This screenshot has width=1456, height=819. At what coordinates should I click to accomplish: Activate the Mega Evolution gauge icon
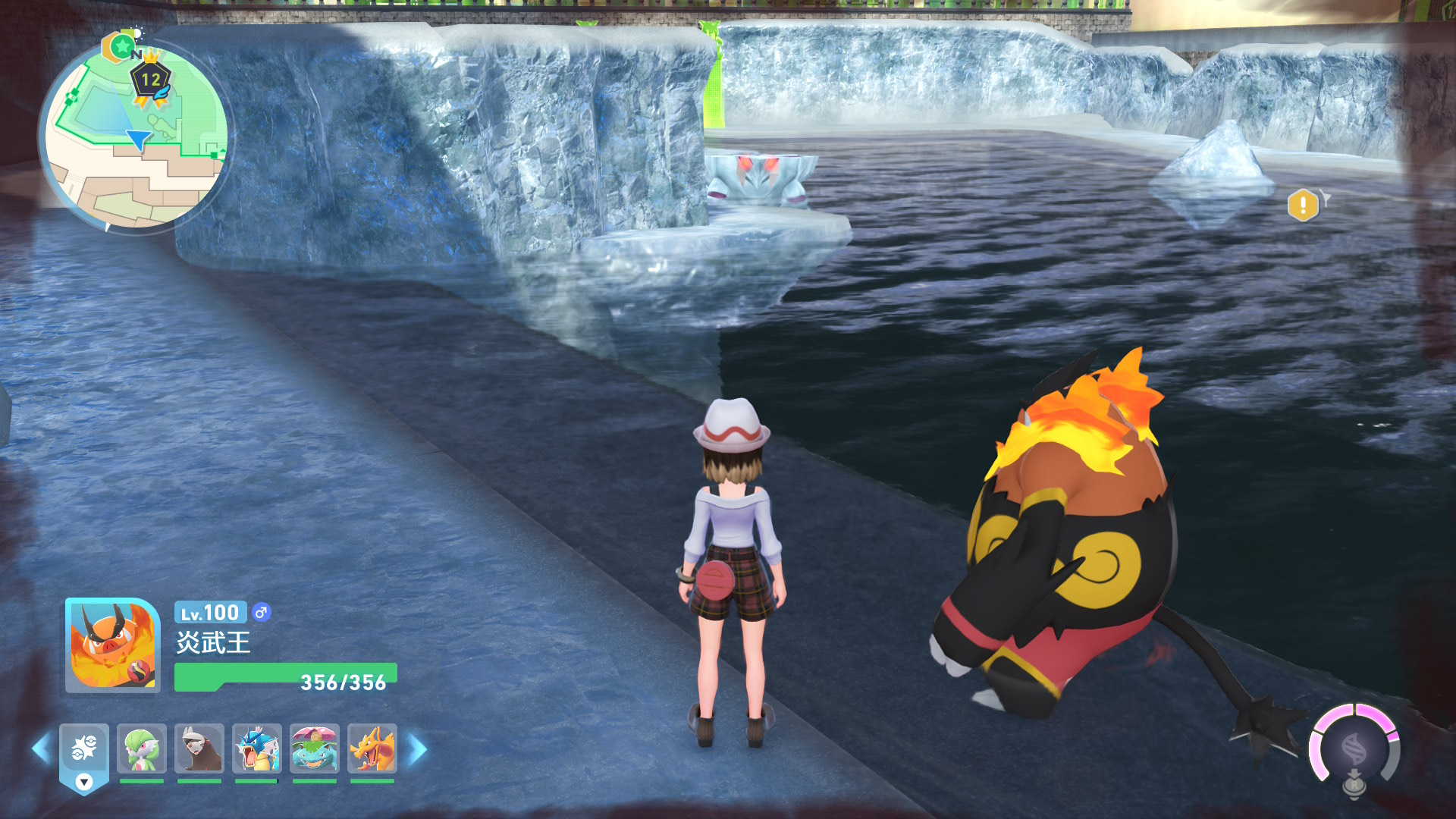click(1354, 749)
